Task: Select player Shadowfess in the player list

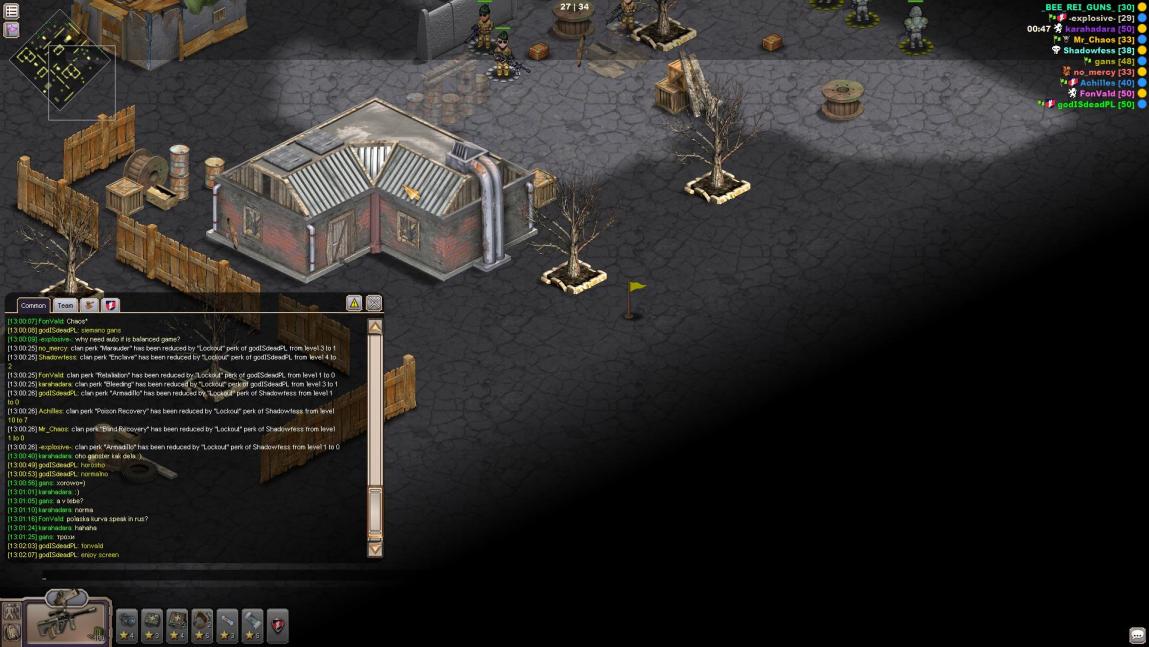Action: pyautogui.click(x=1098, y=50)
